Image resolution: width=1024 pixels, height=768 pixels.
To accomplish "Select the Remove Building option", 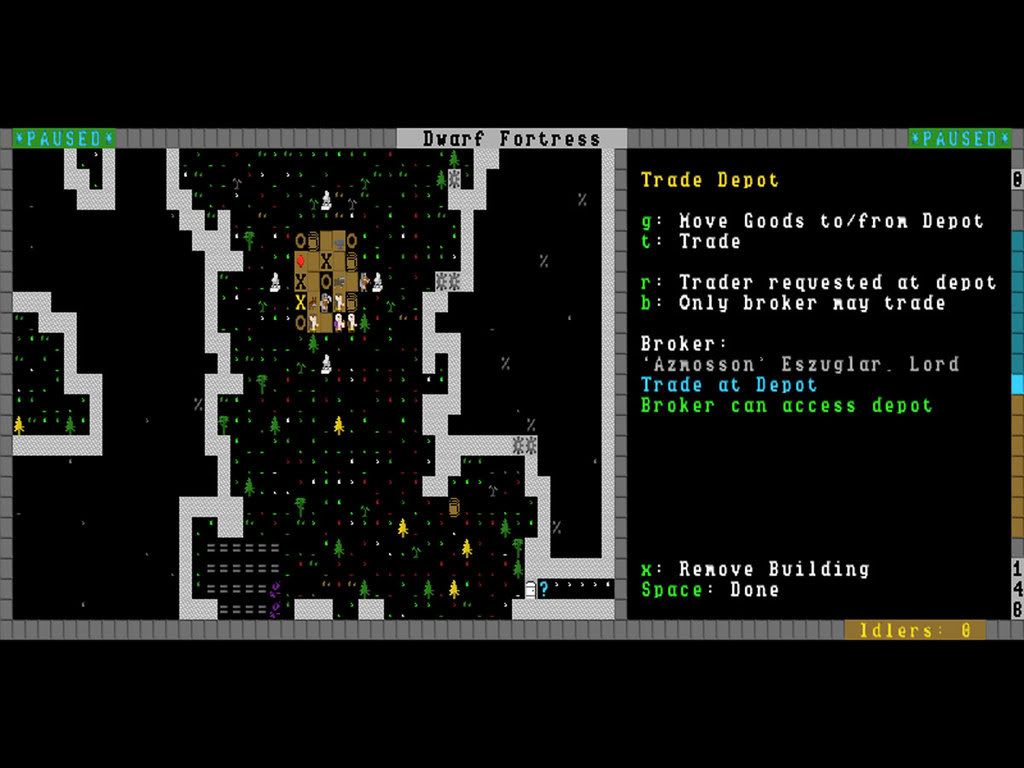I will (x=755, y=569).
